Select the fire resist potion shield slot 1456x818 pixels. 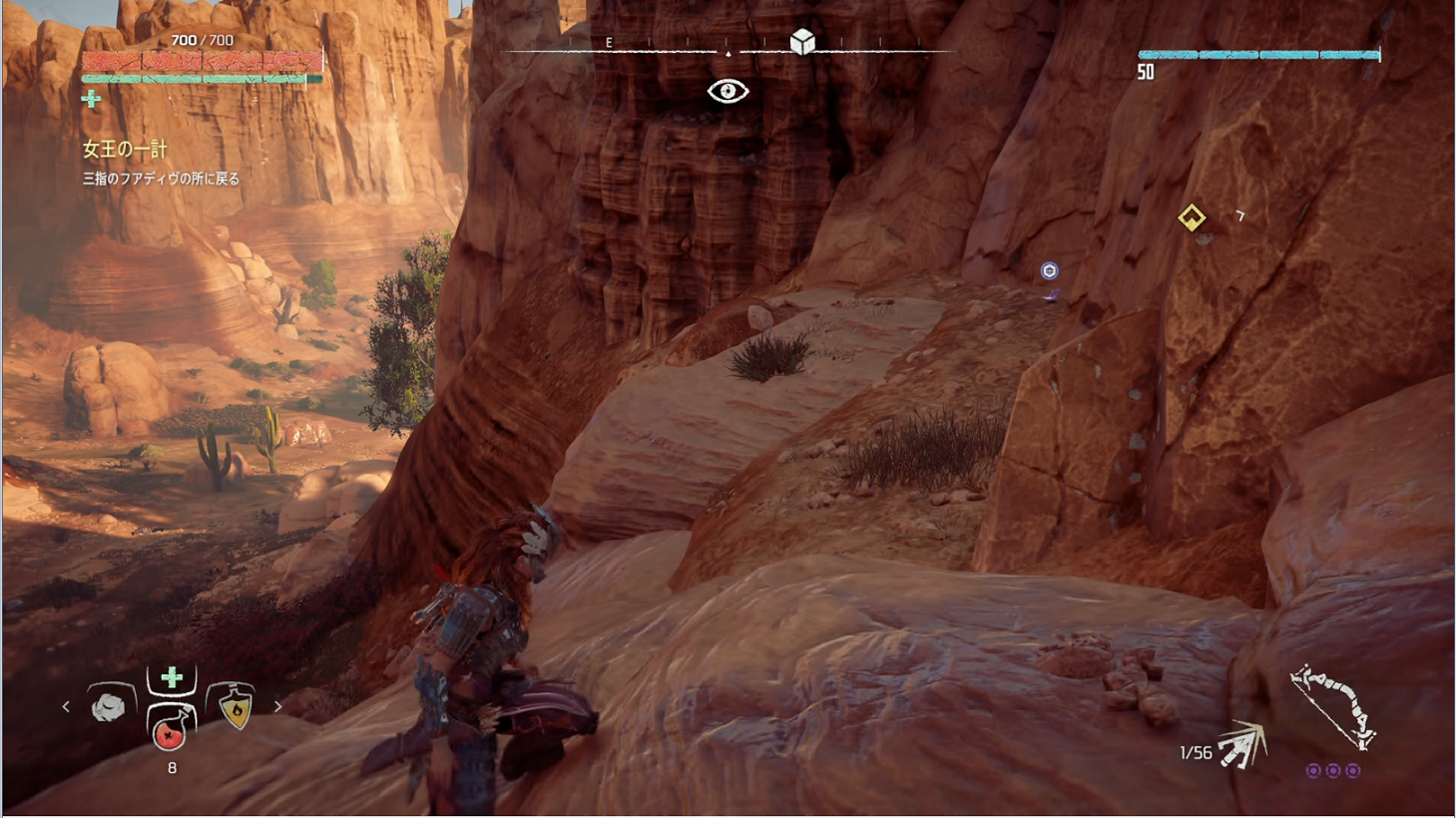pos(236,707)
